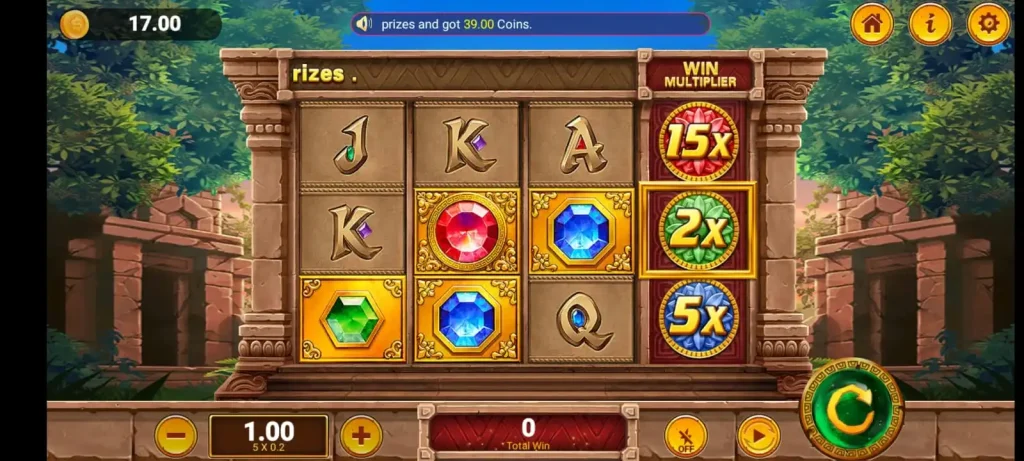Tap the gold coin balance icon
The width and height of the screenshot is (1024, 461).
click(x=74, y=24)
